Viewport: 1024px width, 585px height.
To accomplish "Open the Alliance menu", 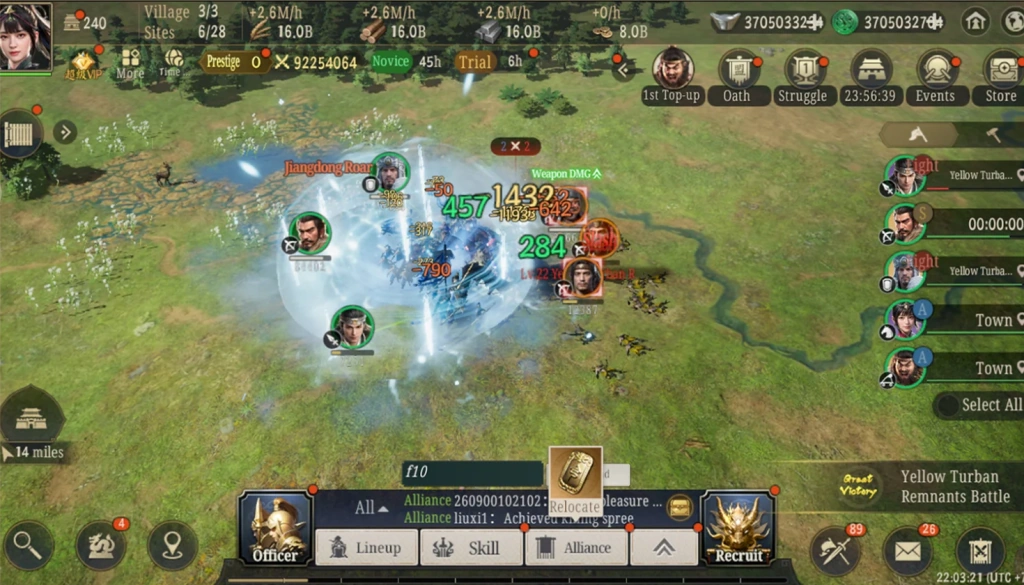I will [575, 548].
